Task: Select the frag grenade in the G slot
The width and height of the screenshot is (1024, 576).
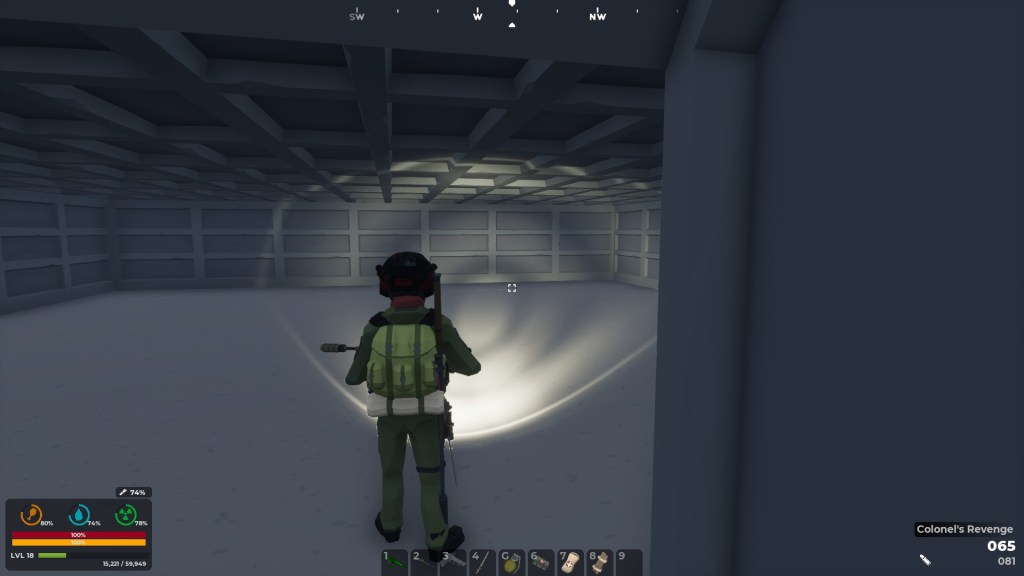Action: click(511, 563)
